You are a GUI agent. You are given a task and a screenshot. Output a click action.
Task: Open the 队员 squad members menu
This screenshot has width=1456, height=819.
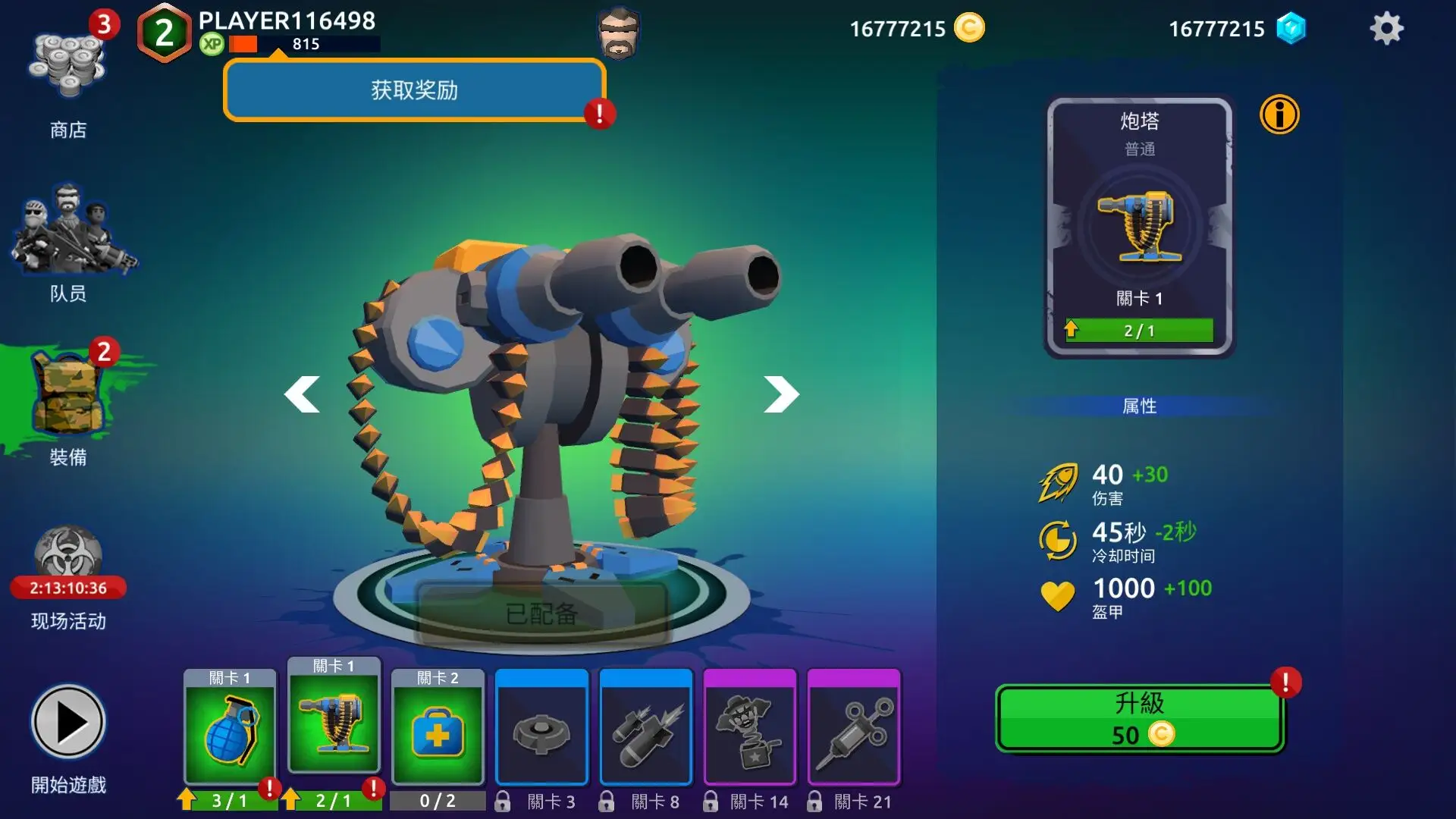click(x=69, y=239)
